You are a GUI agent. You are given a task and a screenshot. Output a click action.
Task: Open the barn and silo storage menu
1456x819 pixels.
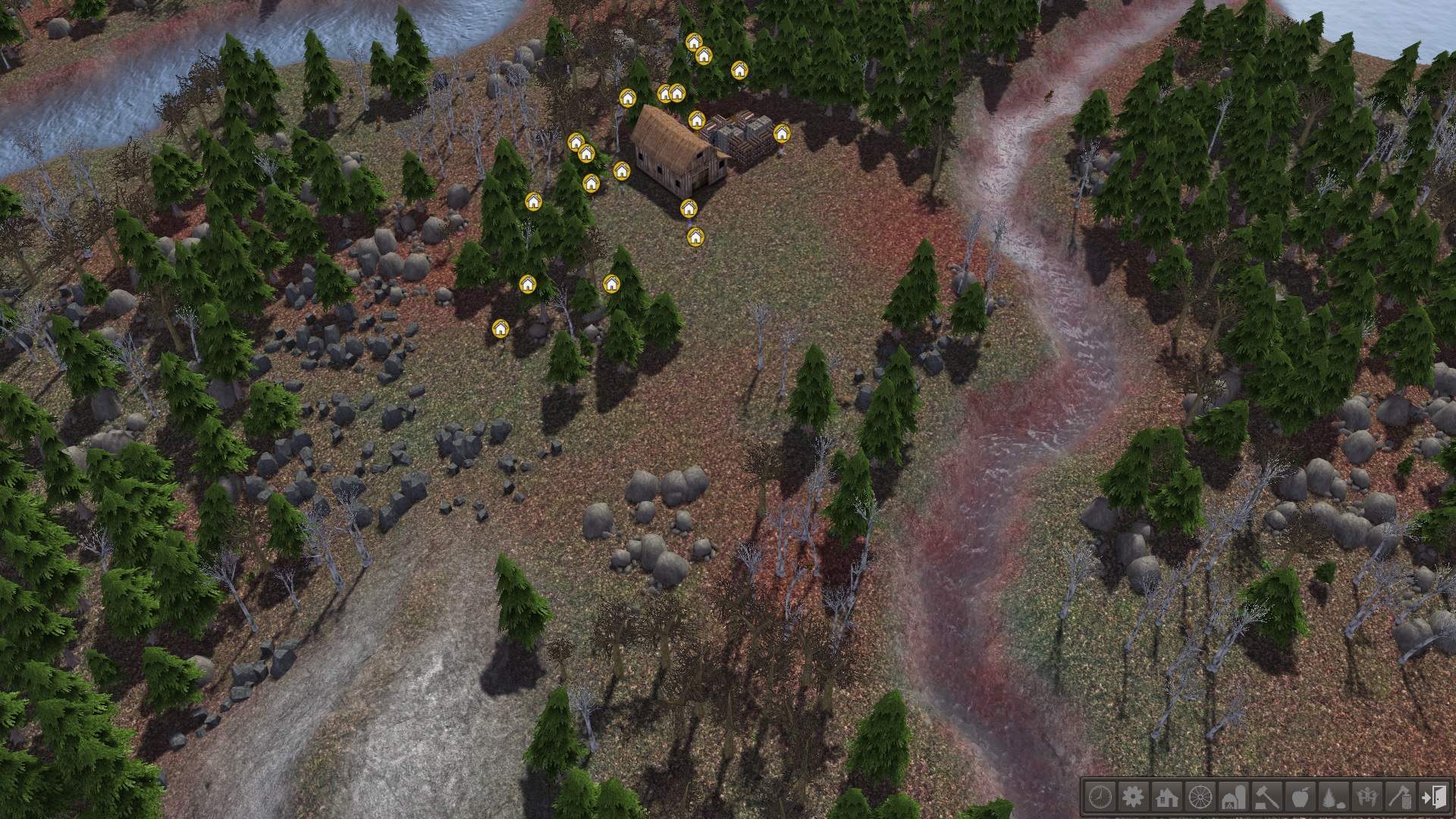click(1233, 797)
